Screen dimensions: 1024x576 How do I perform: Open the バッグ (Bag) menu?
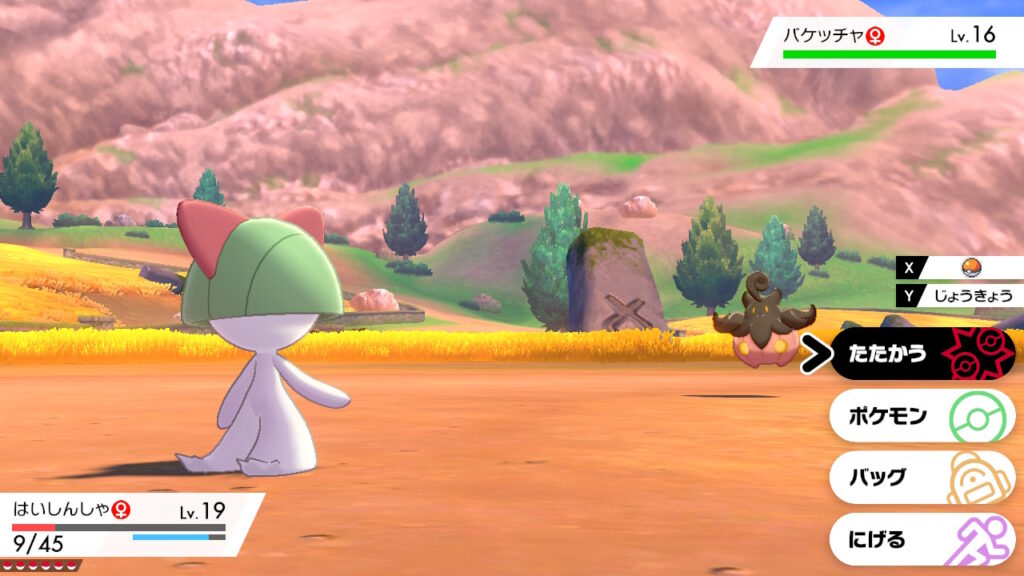coord(920,477)
